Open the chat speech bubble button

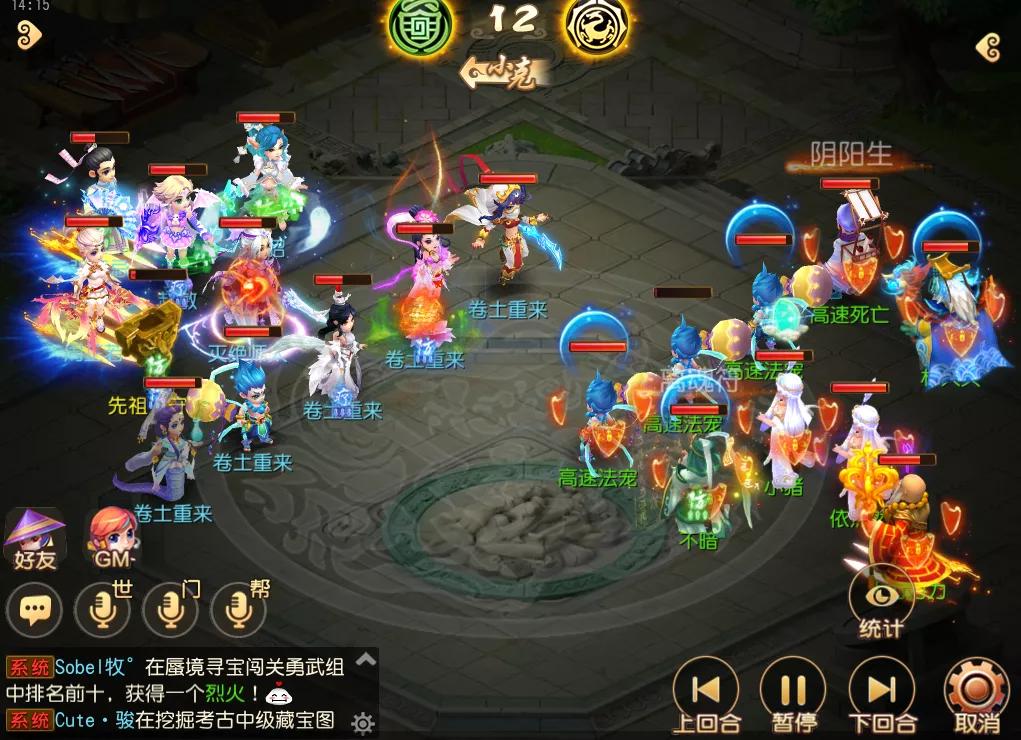point(35,609)
